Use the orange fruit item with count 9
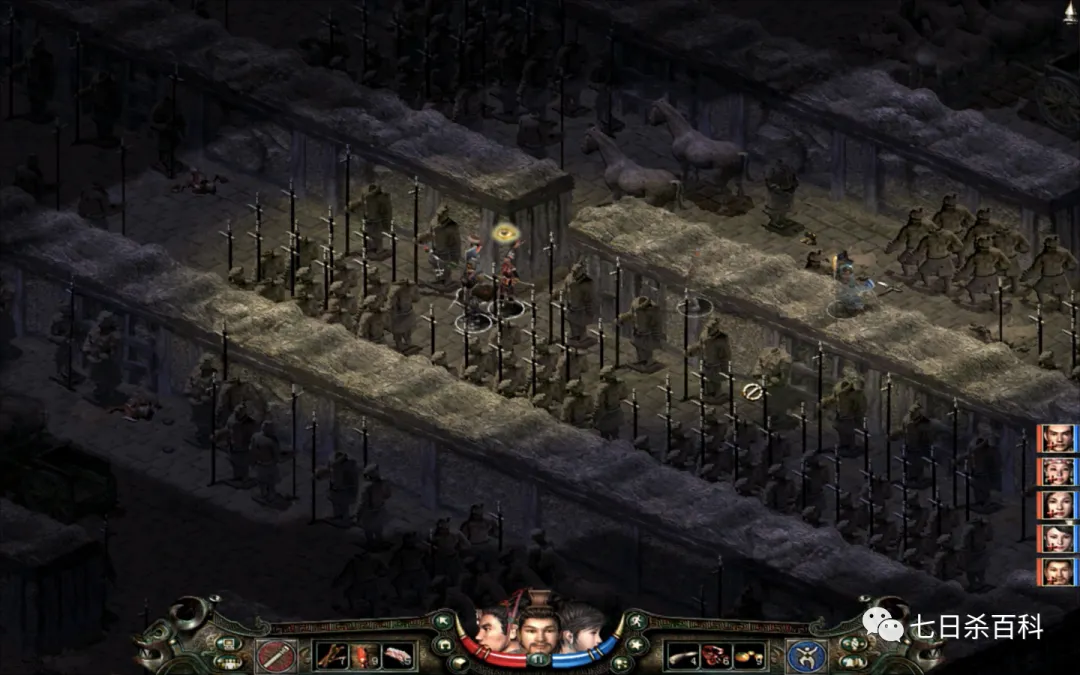Image resolution: width=1080 pixels, height=675 pixels. tap(749, 656)
